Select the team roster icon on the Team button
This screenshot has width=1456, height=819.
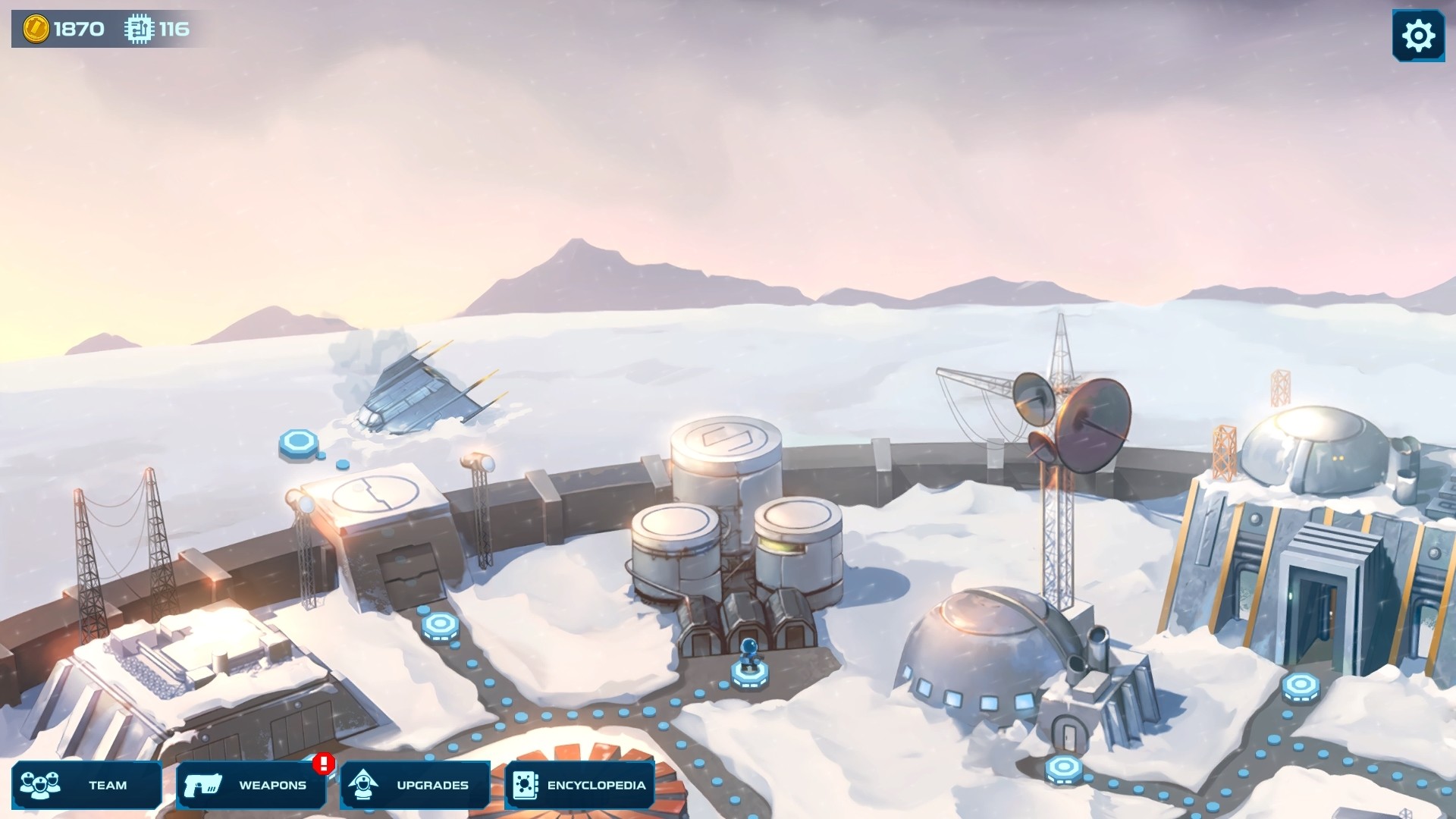pos(42,785)
